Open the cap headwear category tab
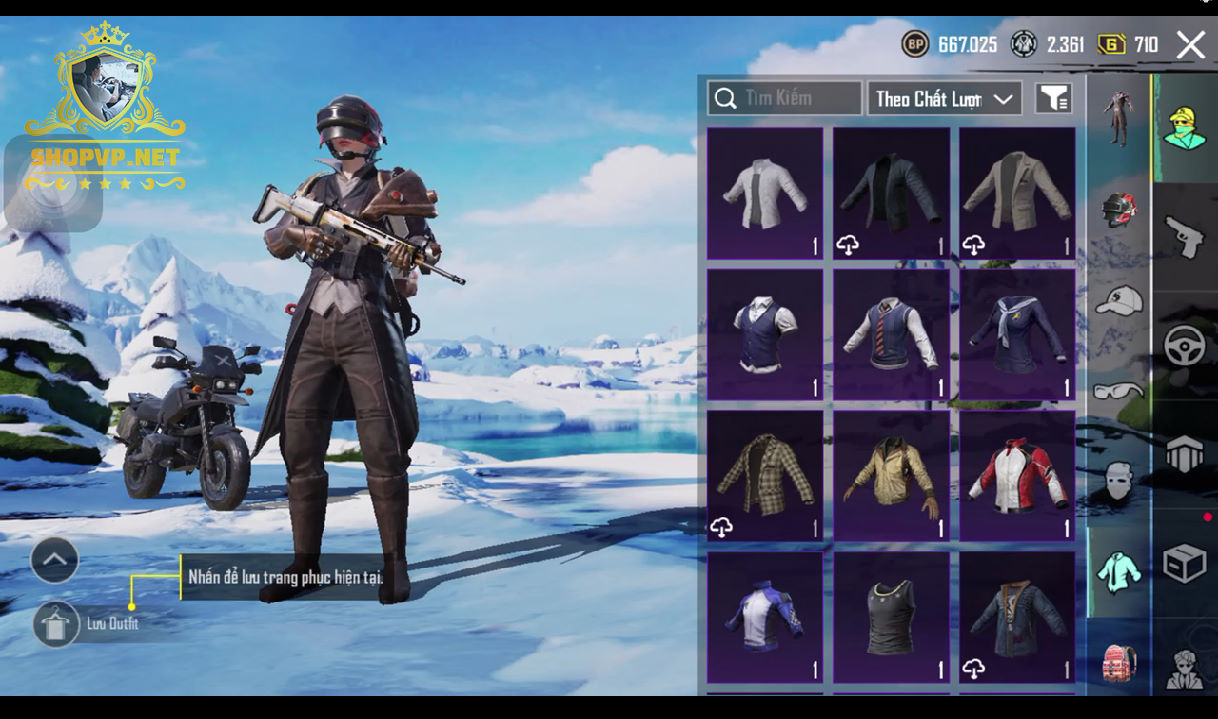The width and height of the screenshot is (1218, 719). (1118, 299)
